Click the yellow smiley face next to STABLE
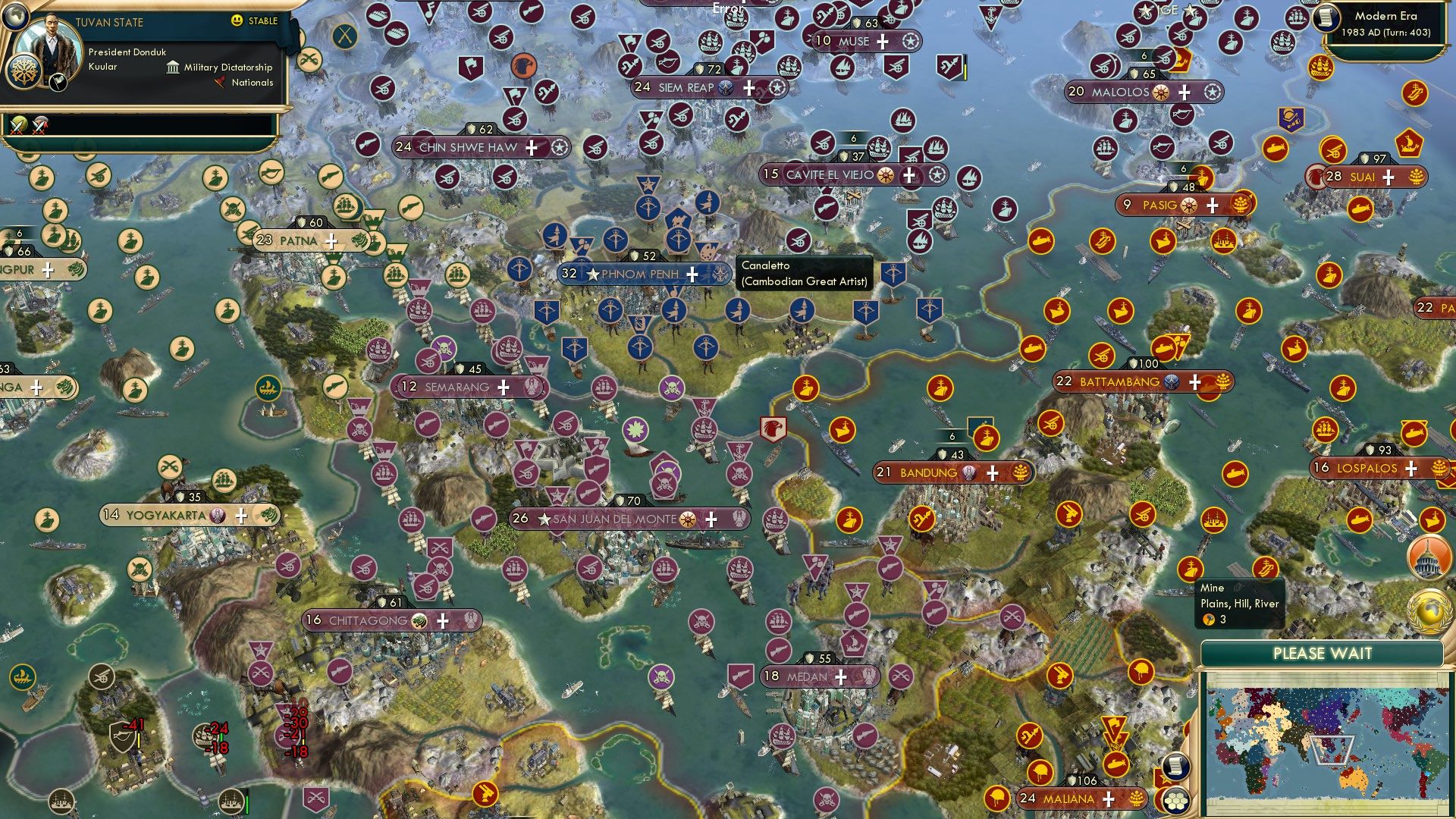This screenshot has height=819, width=1456. (237, 21)
